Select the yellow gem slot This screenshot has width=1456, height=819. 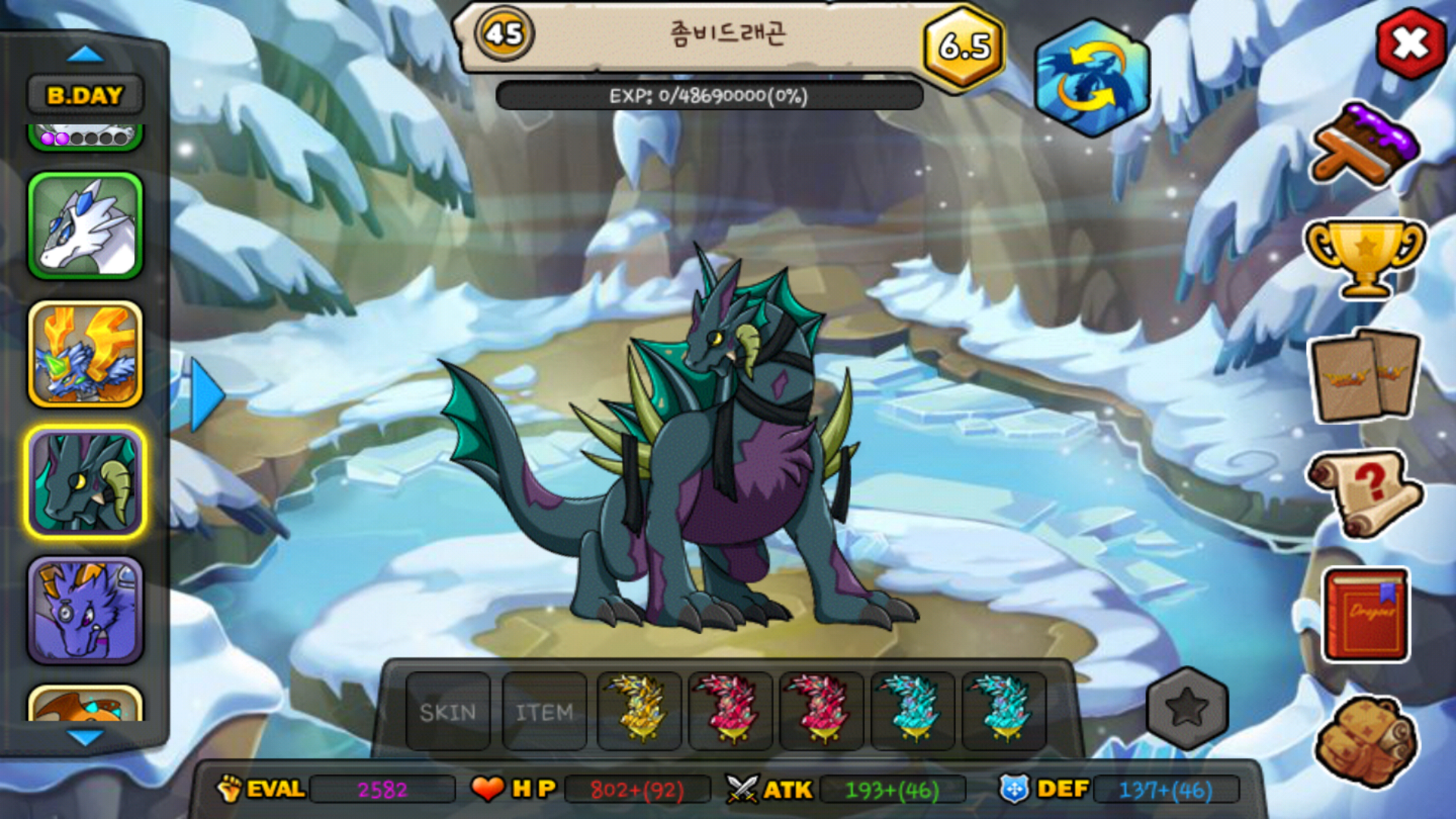point(639,711)
